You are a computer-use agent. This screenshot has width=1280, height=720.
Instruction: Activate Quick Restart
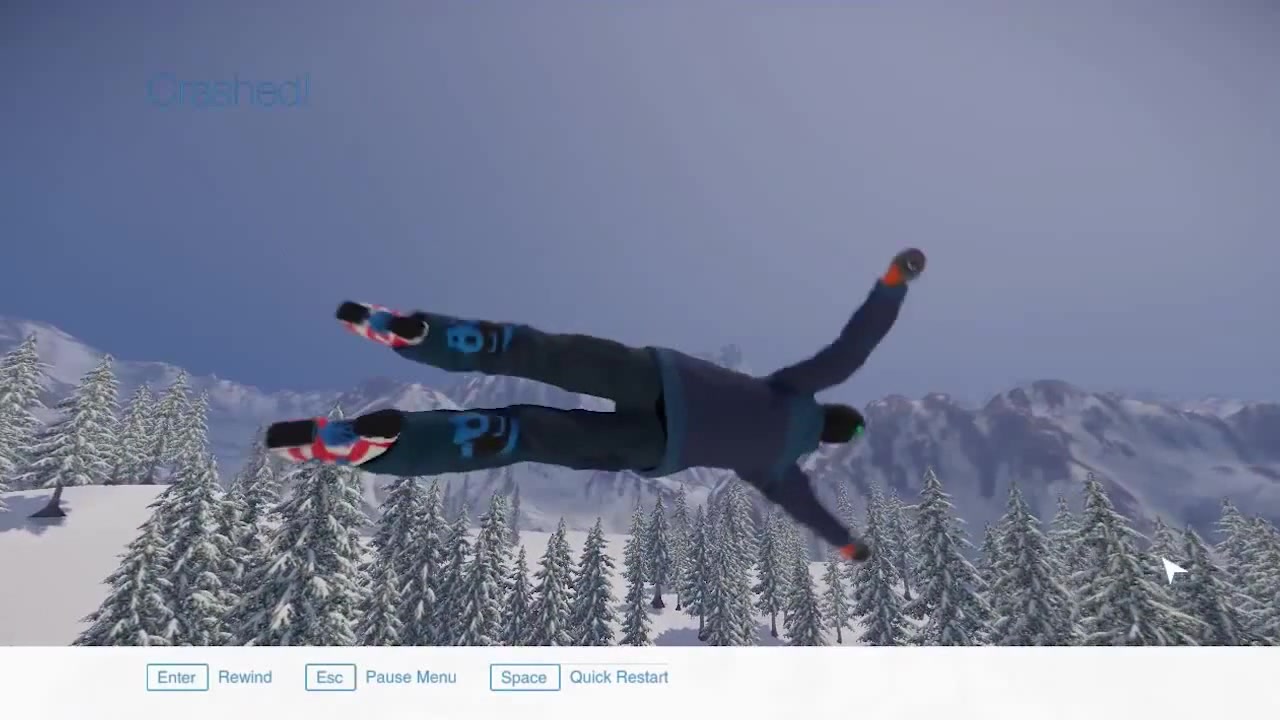(618, 677)
